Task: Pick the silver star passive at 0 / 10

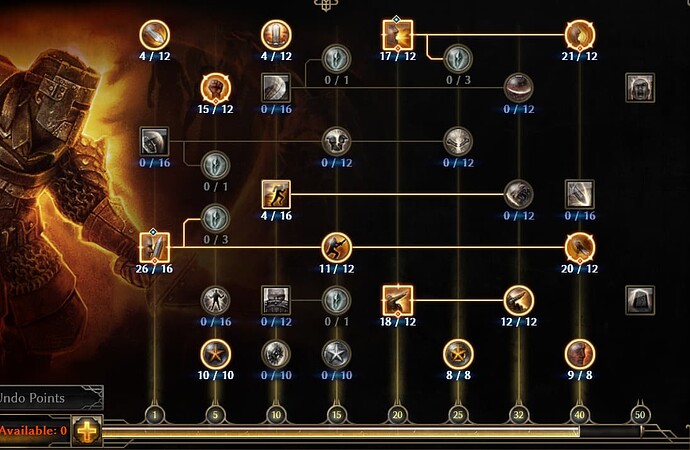Action: click(x=336, y=353)
